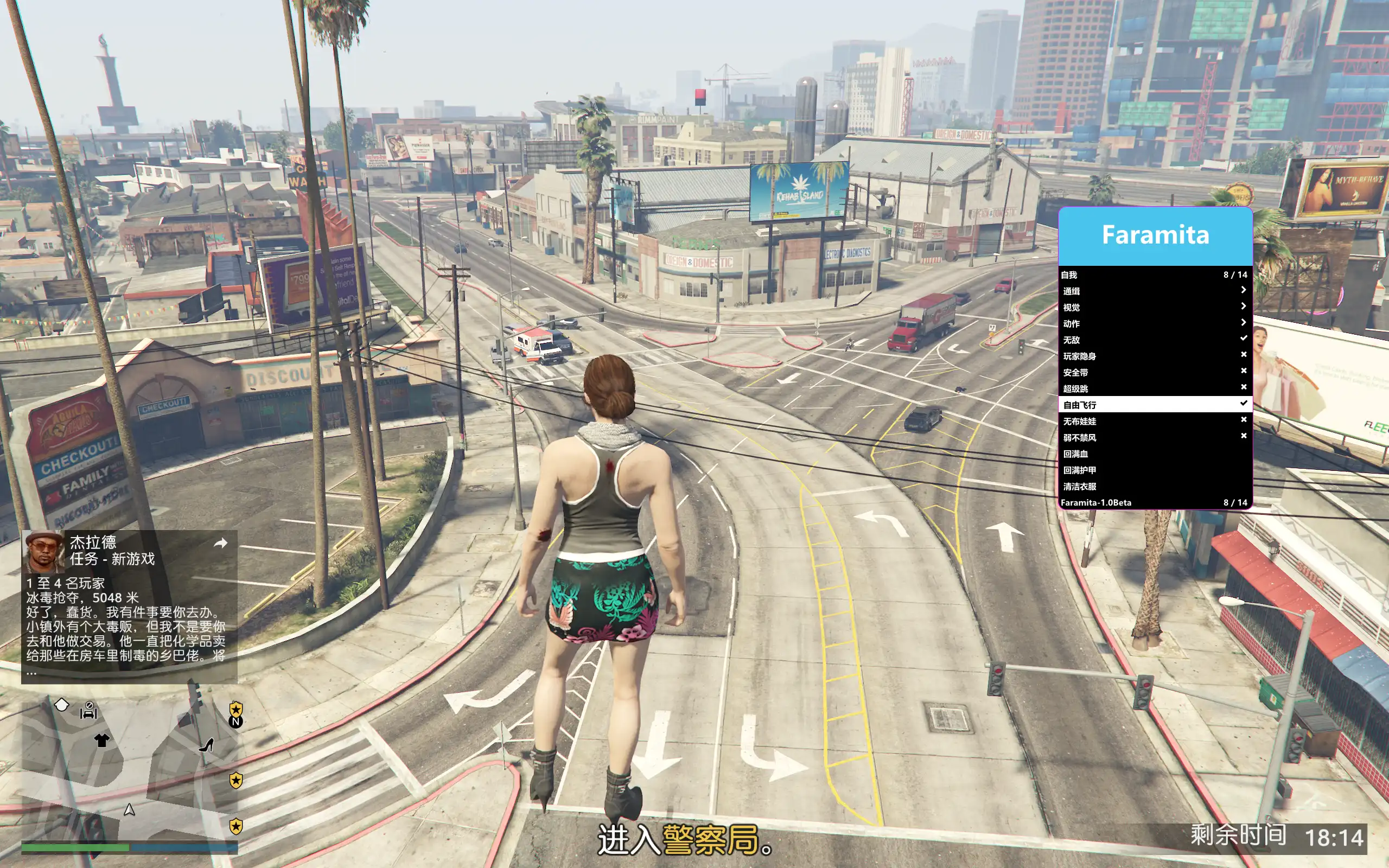Toggle the 安全带 (Seatbelt) option
The height and width of the screenshot is (868, 1389).
1154,372
